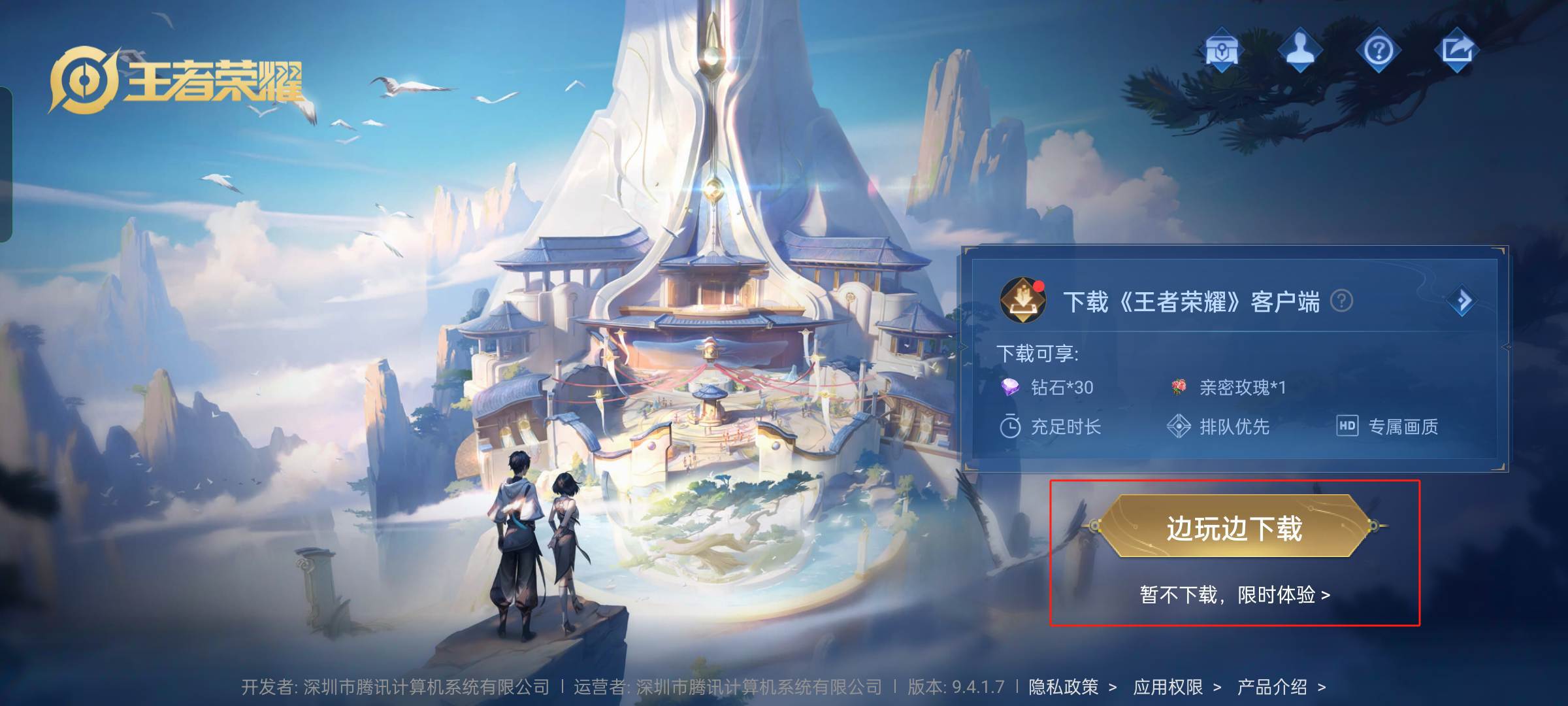Start the 边玩边下载 download
The width and height of the screenshot is (1568, 706).
tap(1233, 527)
